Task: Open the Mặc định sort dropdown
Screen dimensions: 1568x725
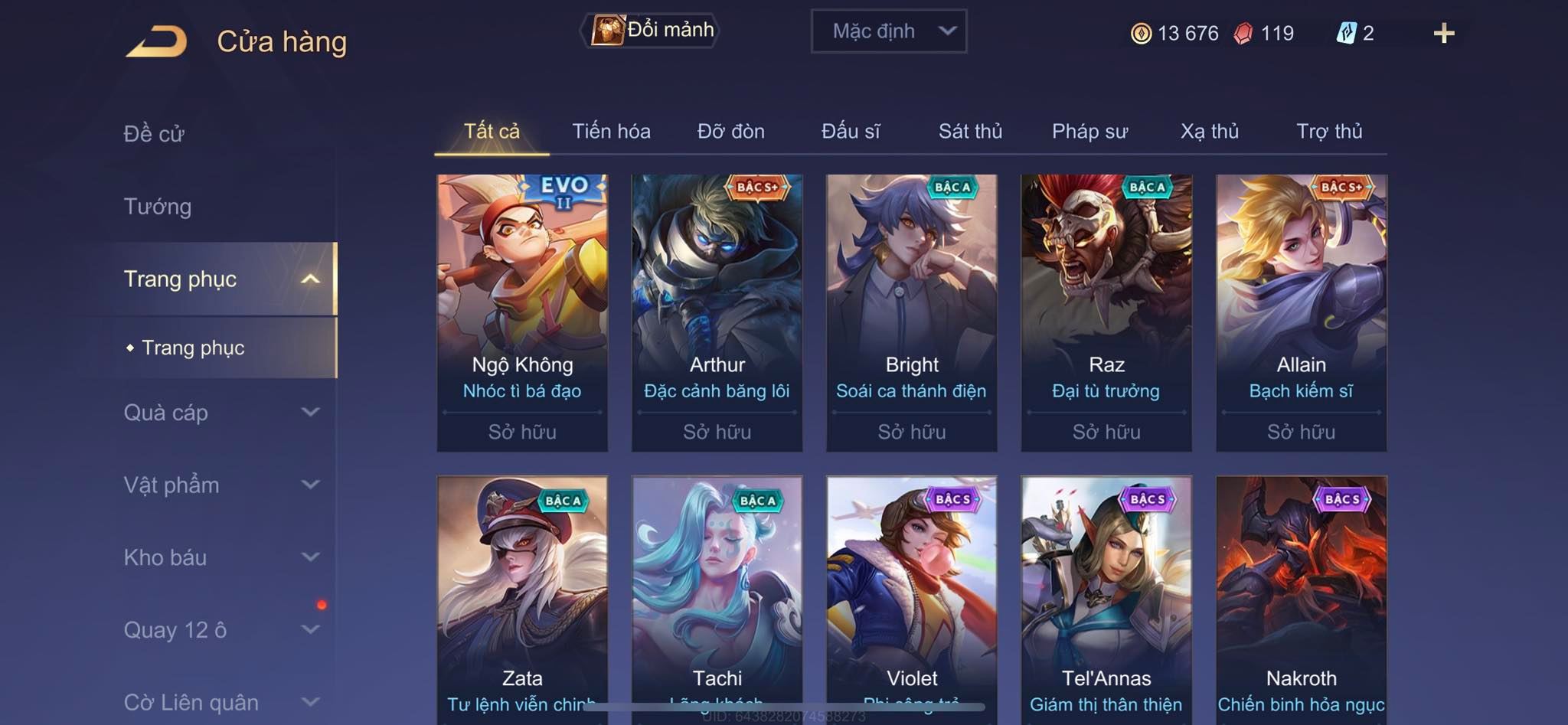Action: (888, 31)
